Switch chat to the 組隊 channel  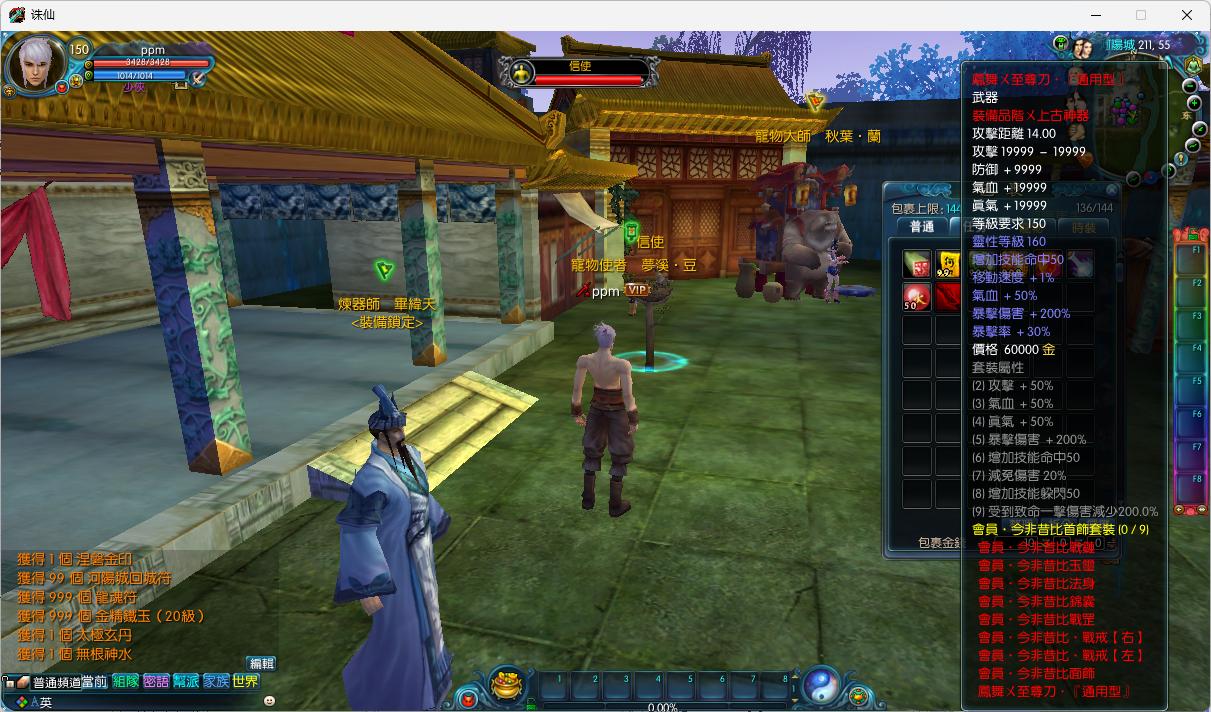pyautogui.click(x=126, y=682)
